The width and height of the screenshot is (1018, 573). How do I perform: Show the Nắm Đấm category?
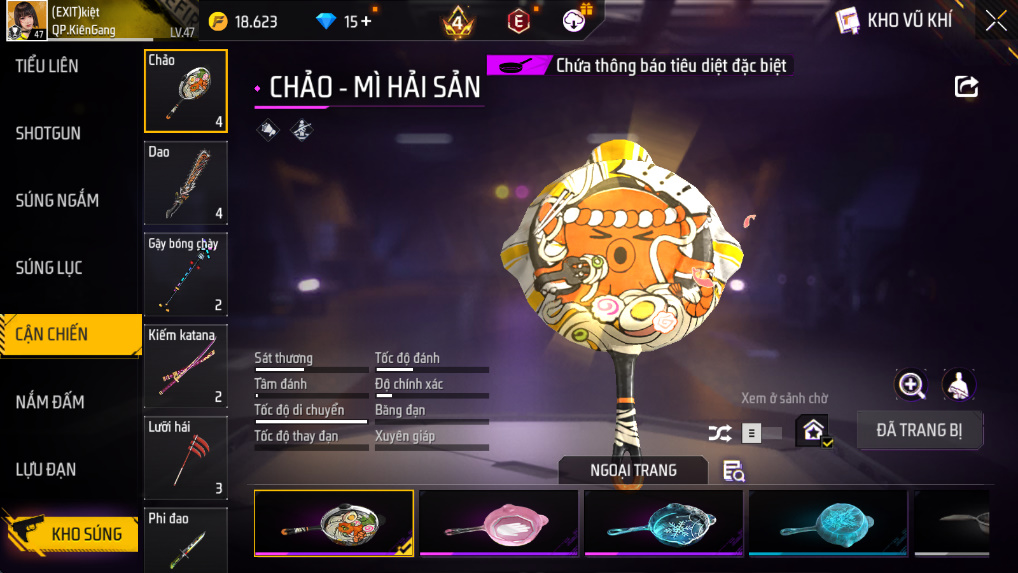tap(50, 402)
